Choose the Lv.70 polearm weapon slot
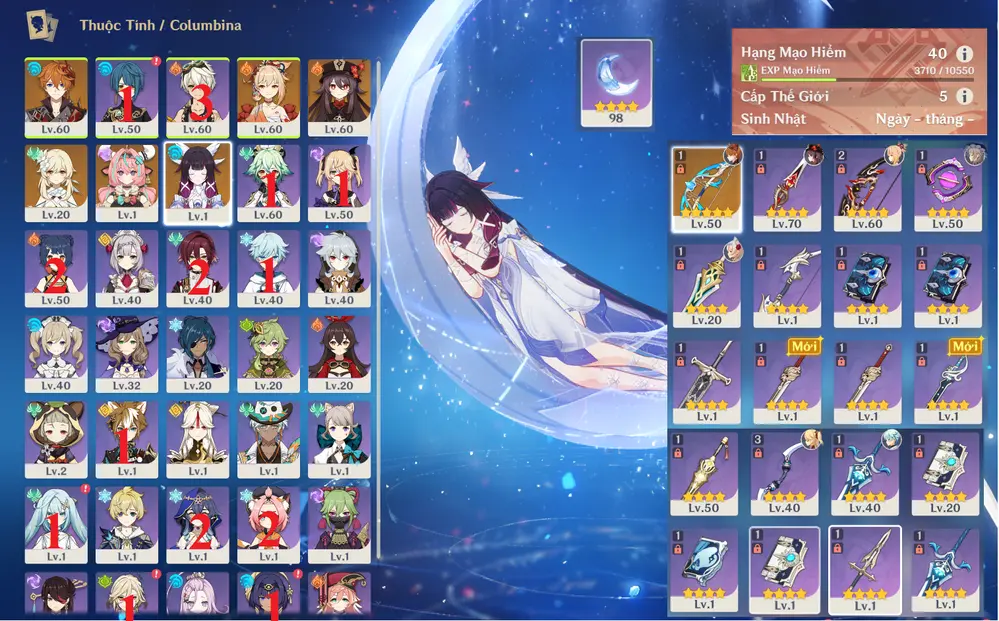This screenshot has height=621, width=999. pos(786,188)
